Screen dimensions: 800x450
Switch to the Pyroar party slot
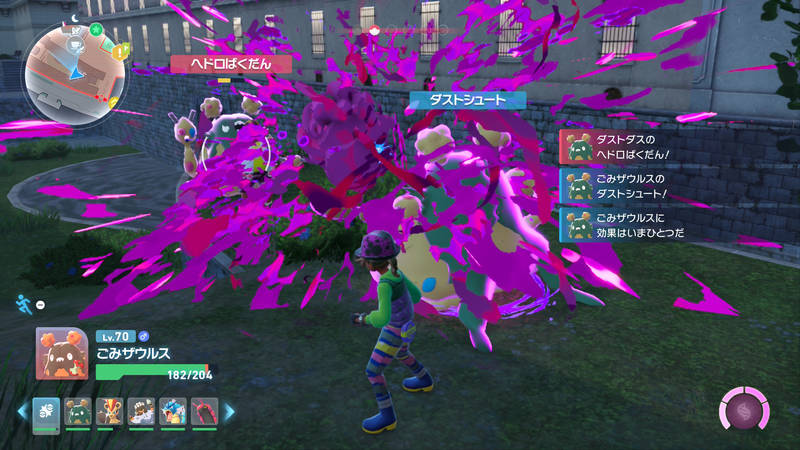(x=109, y=410)
